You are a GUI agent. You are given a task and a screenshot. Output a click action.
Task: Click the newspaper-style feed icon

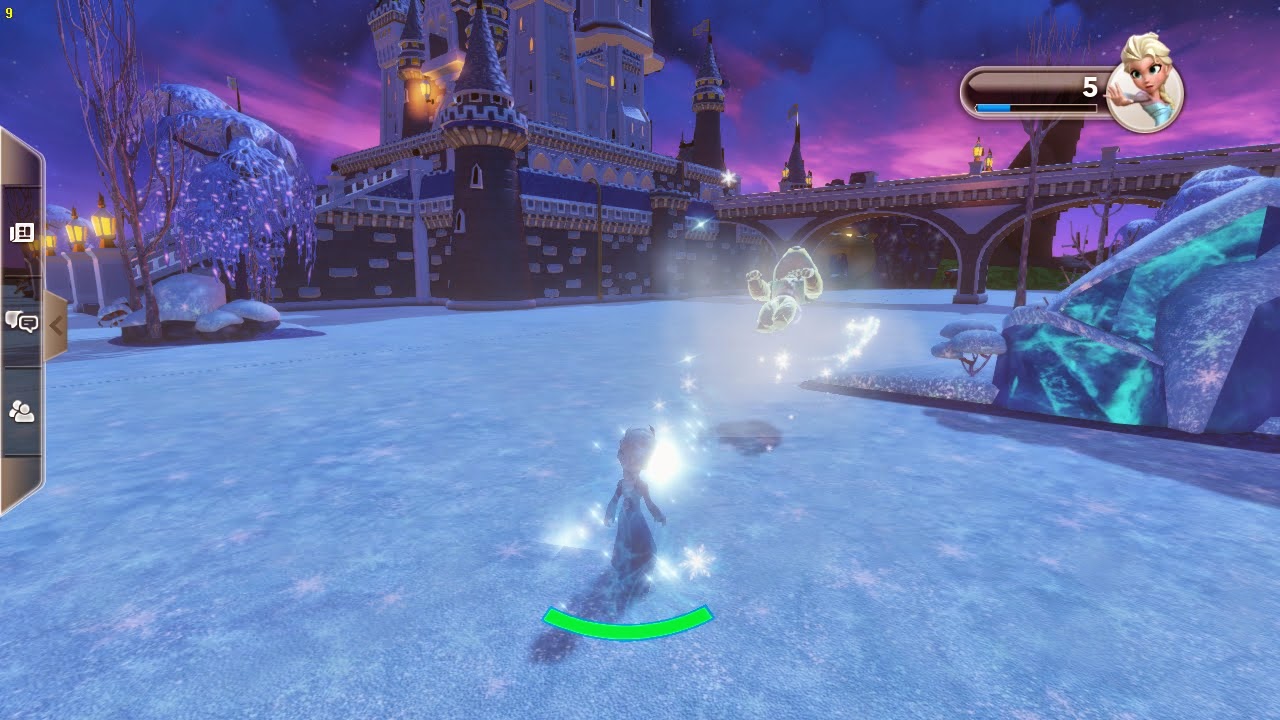click(x=22, y=232)
